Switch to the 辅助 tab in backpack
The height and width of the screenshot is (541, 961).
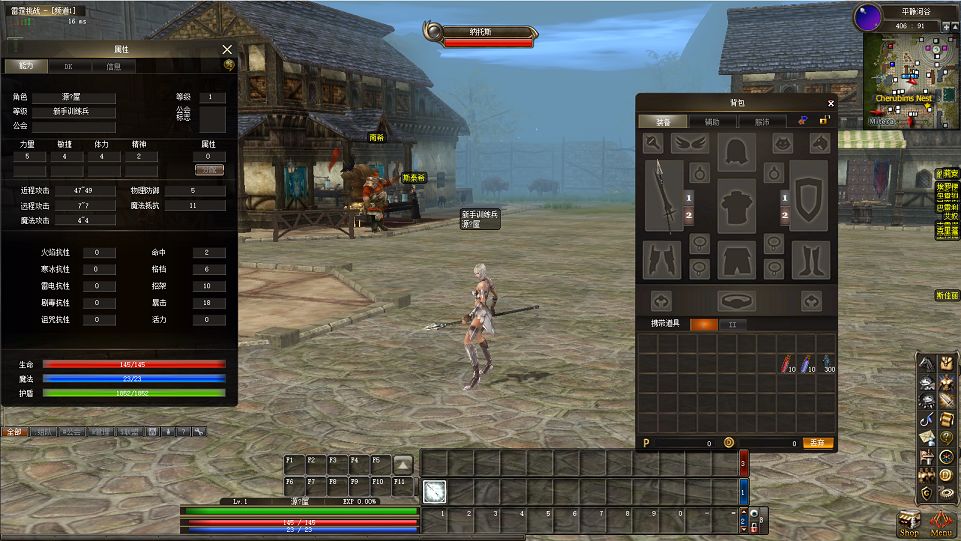pyautogui.click(x=711, y=121)
